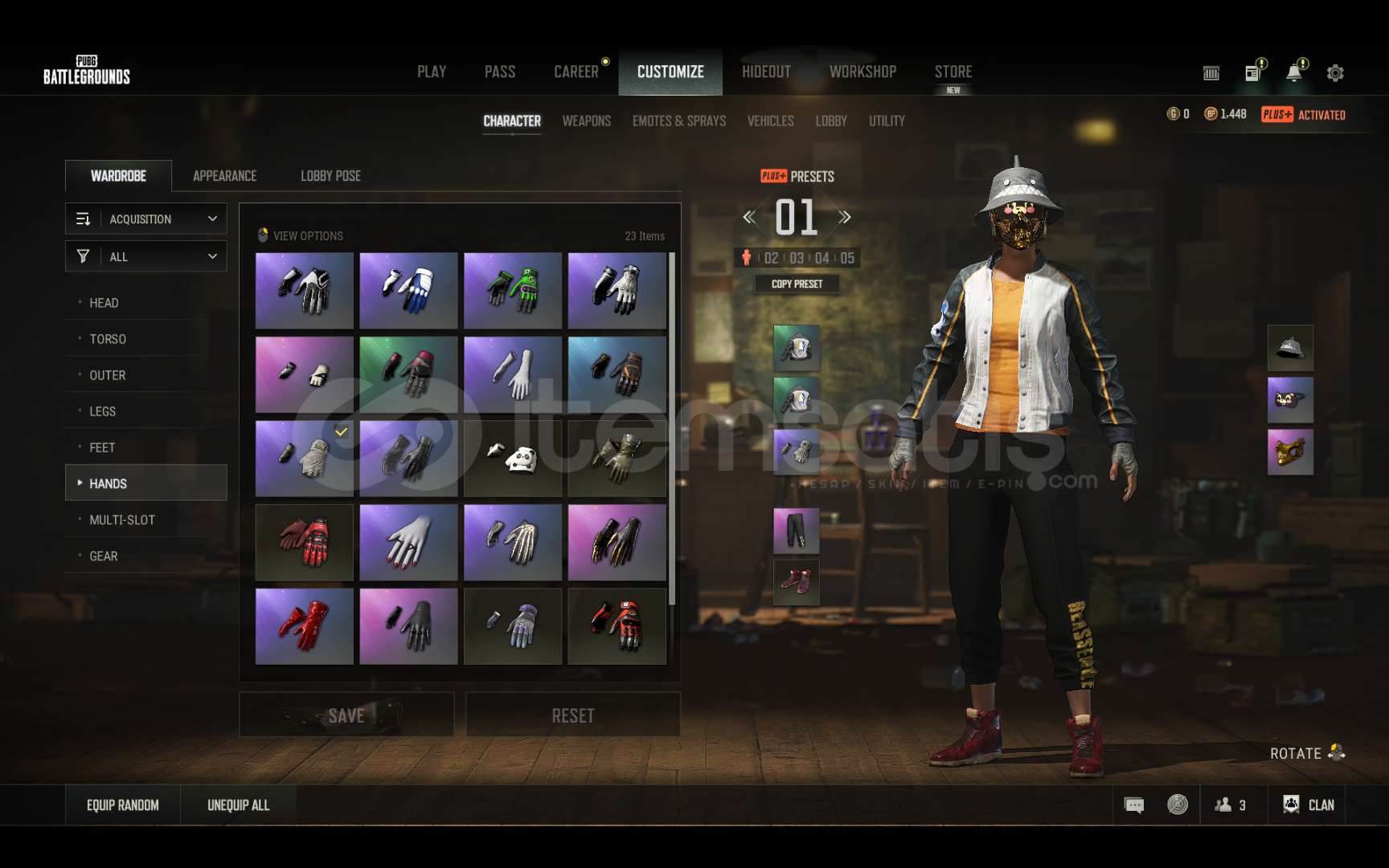Open the settings gear icon
Viewport: 1389px width, 868px height.
[1335, 73]
